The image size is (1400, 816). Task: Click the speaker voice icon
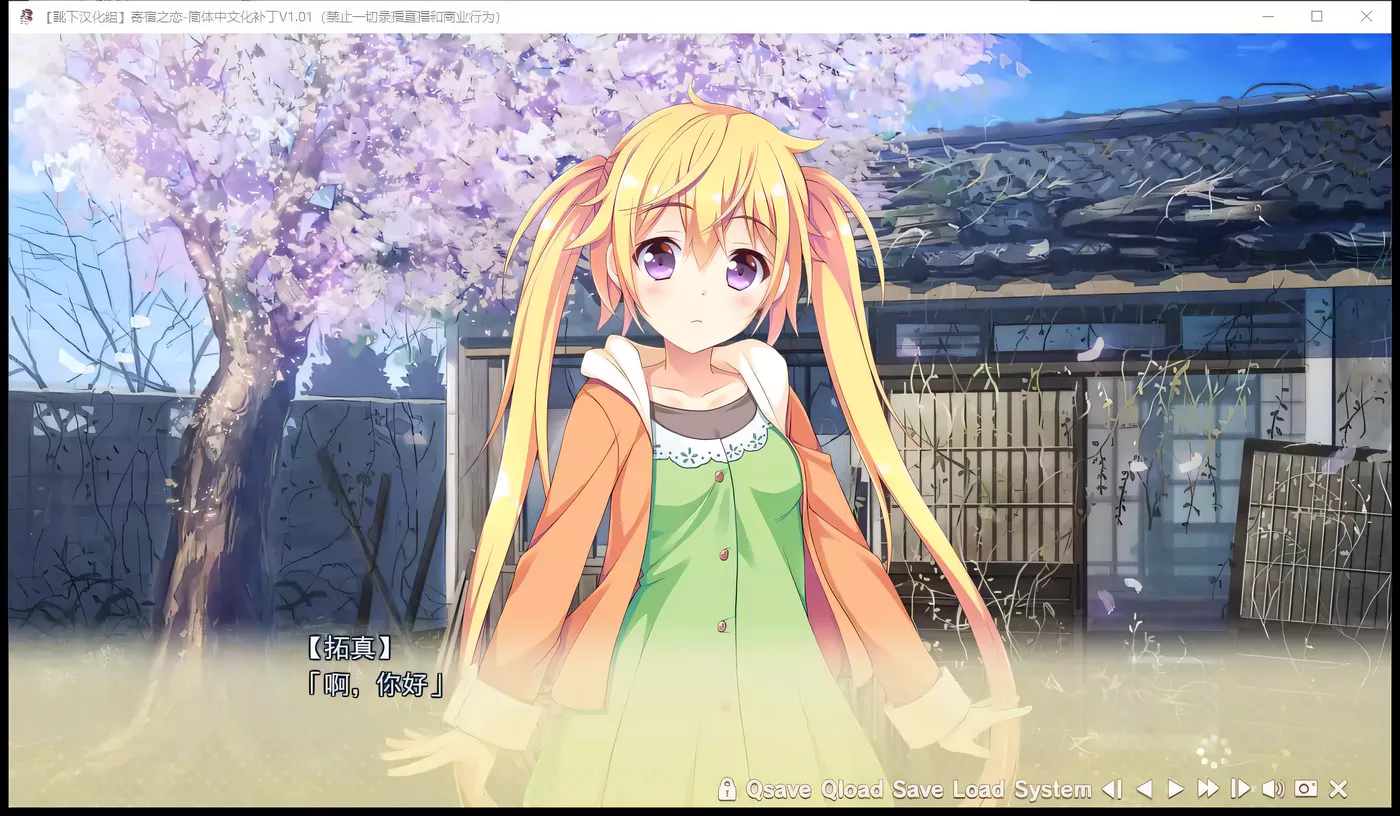(x=1272, y=789)
